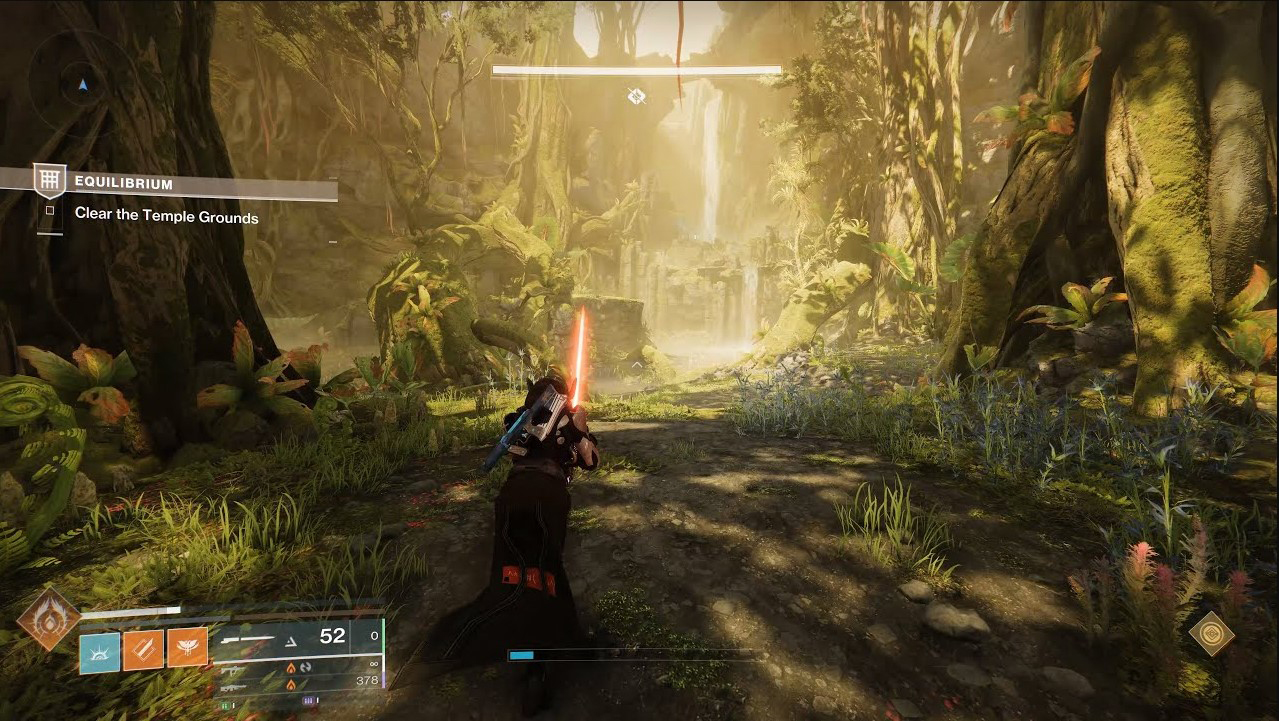Activate the winged super ability diamond

[48, 617]
